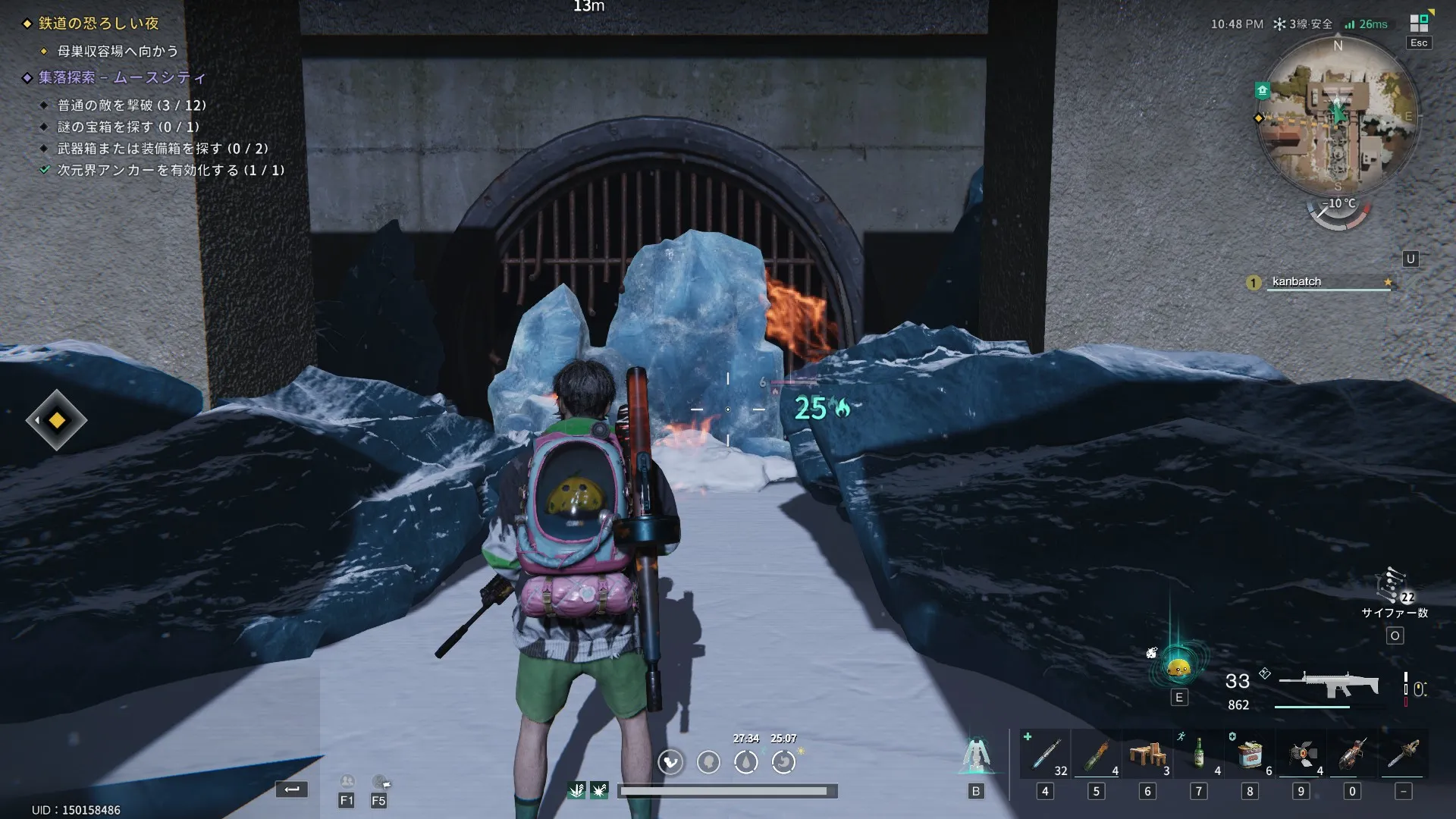Click the yellow diamond waypoint indicator
The width and height of the screenshot is (1456, 819).
pyautogui.click(x=57, y=420)
